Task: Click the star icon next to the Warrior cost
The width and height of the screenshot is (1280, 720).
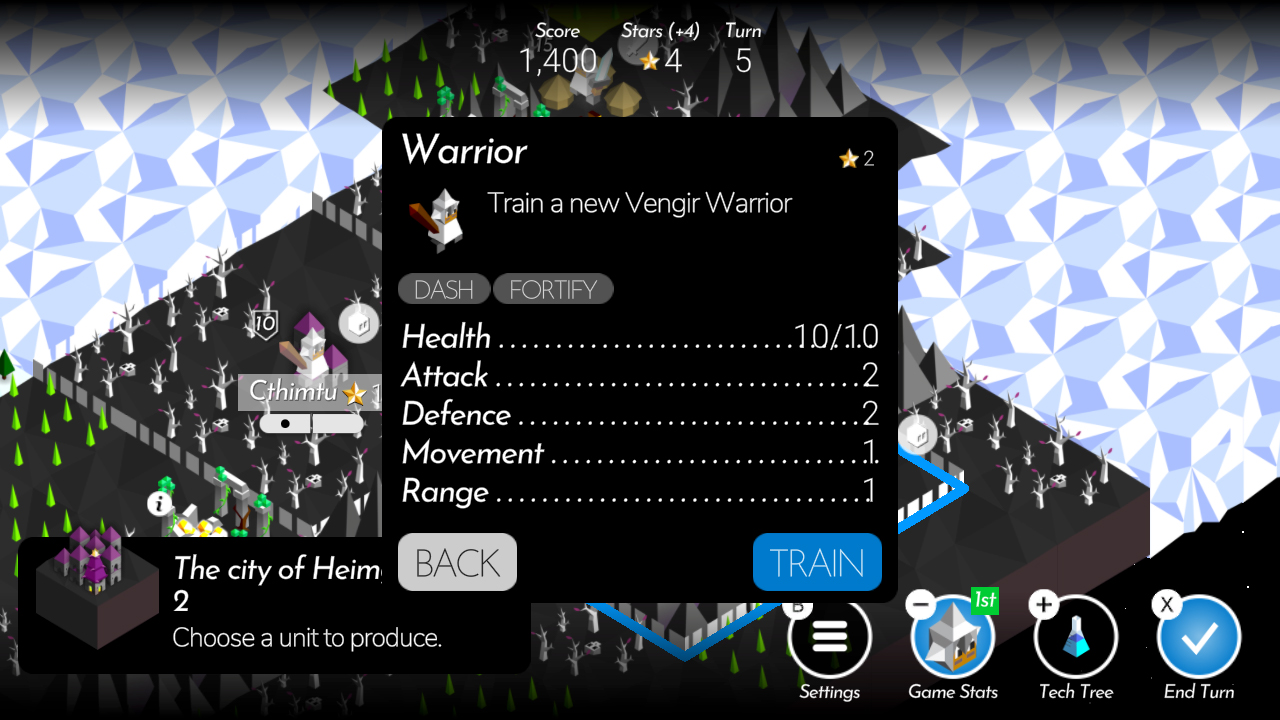Action: coord(849,158)
